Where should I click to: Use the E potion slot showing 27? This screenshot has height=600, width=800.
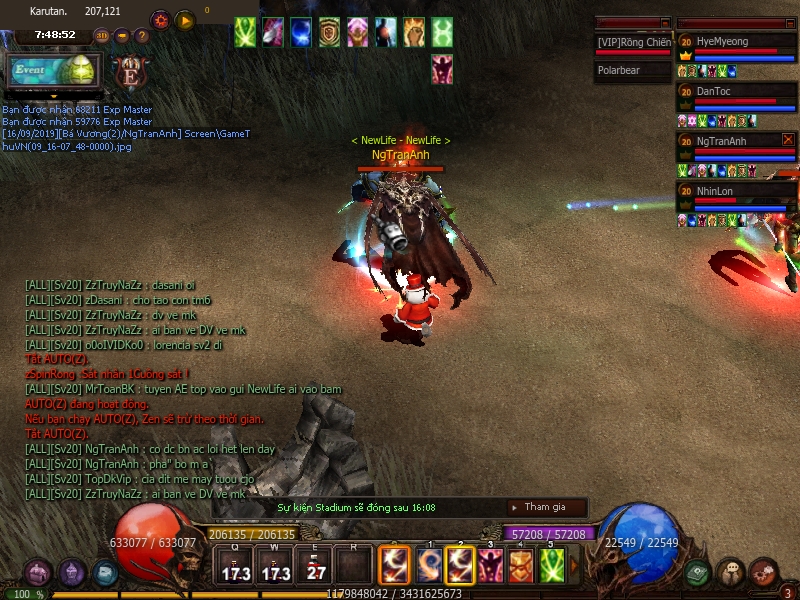click(x=315, y=567)
